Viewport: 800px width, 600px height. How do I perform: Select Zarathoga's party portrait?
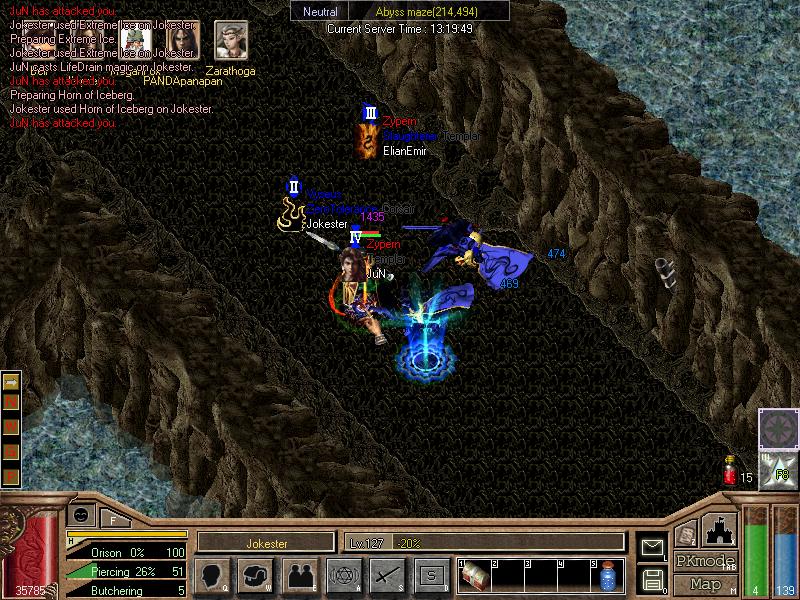(231, 40)
